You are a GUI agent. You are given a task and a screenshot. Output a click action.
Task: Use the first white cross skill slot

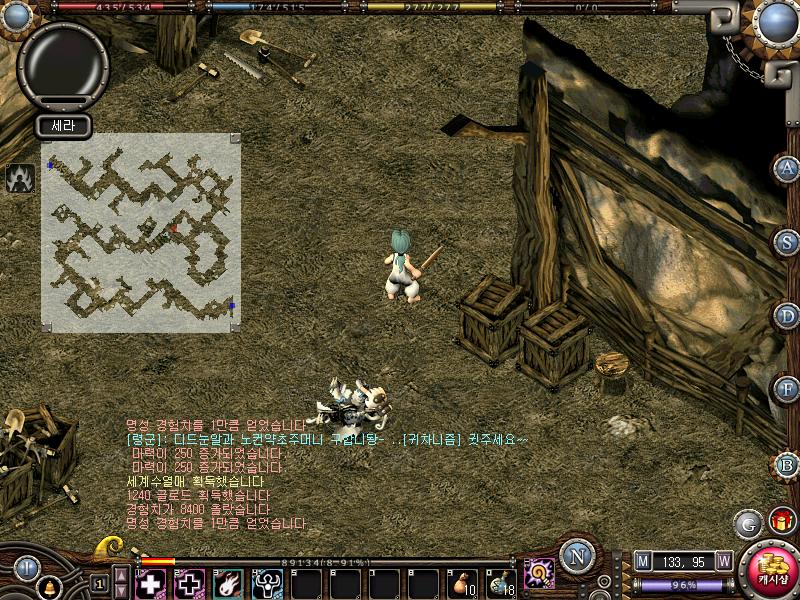tap(150, 583)
